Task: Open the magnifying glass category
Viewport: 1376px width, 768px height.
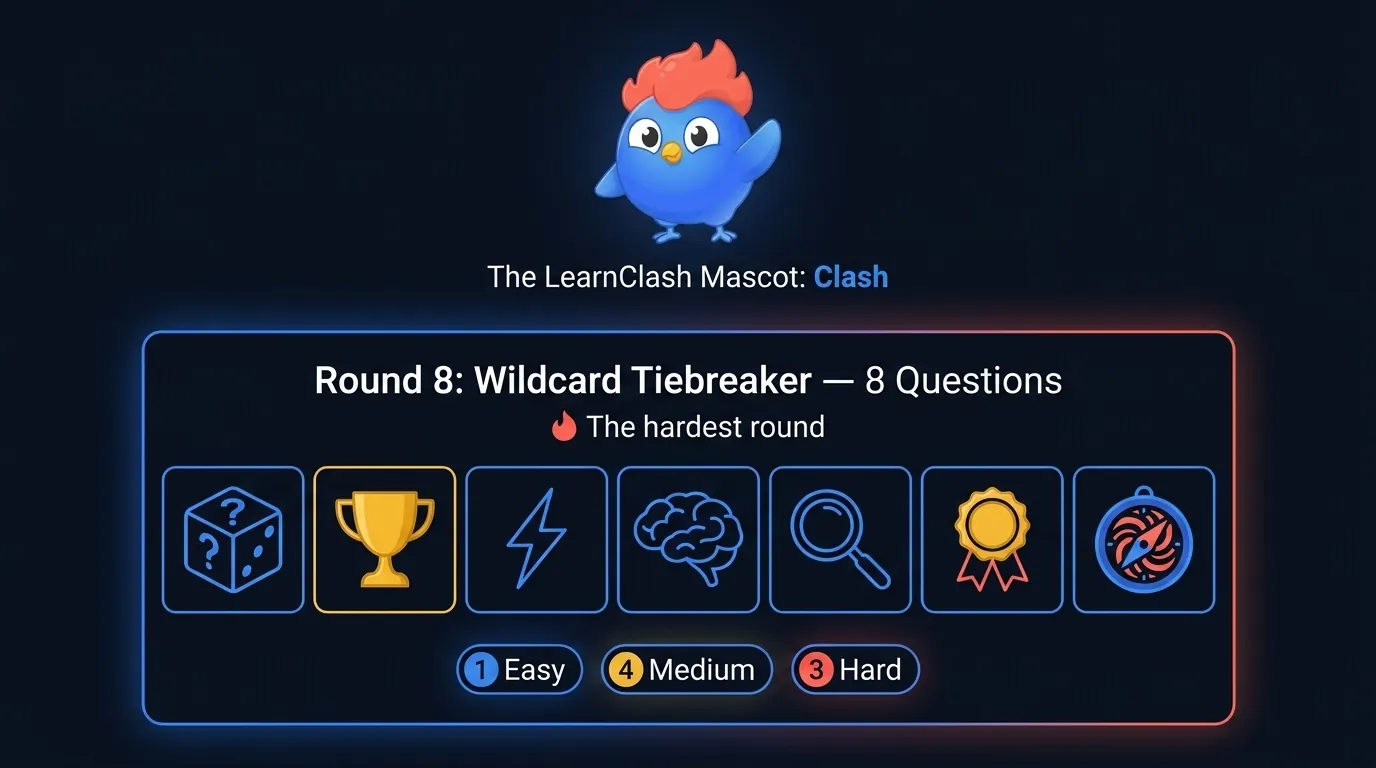Action: (840, 539)
